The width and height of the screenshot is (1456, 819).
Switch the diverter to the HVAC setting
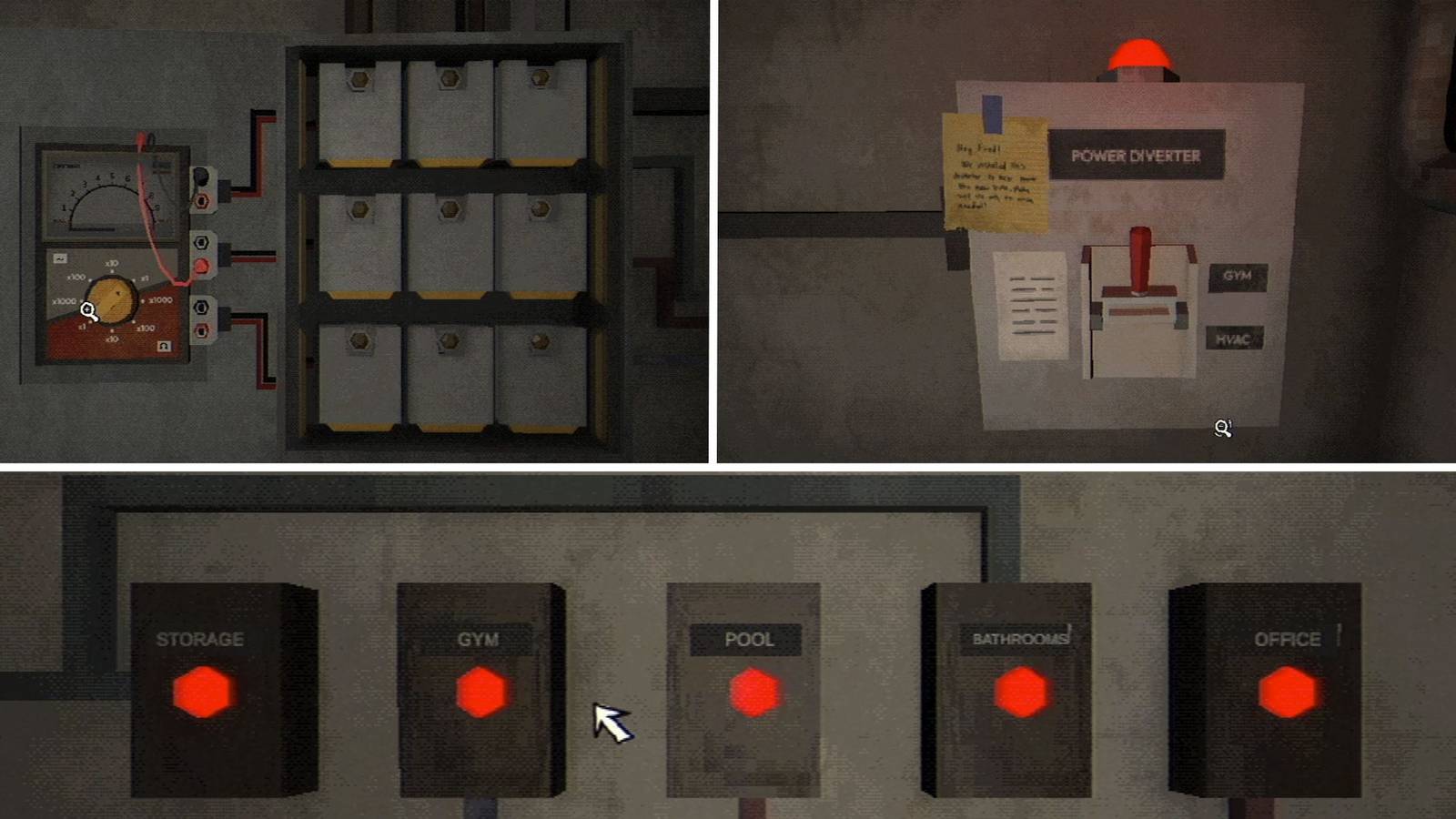[x=1236, y=338]
